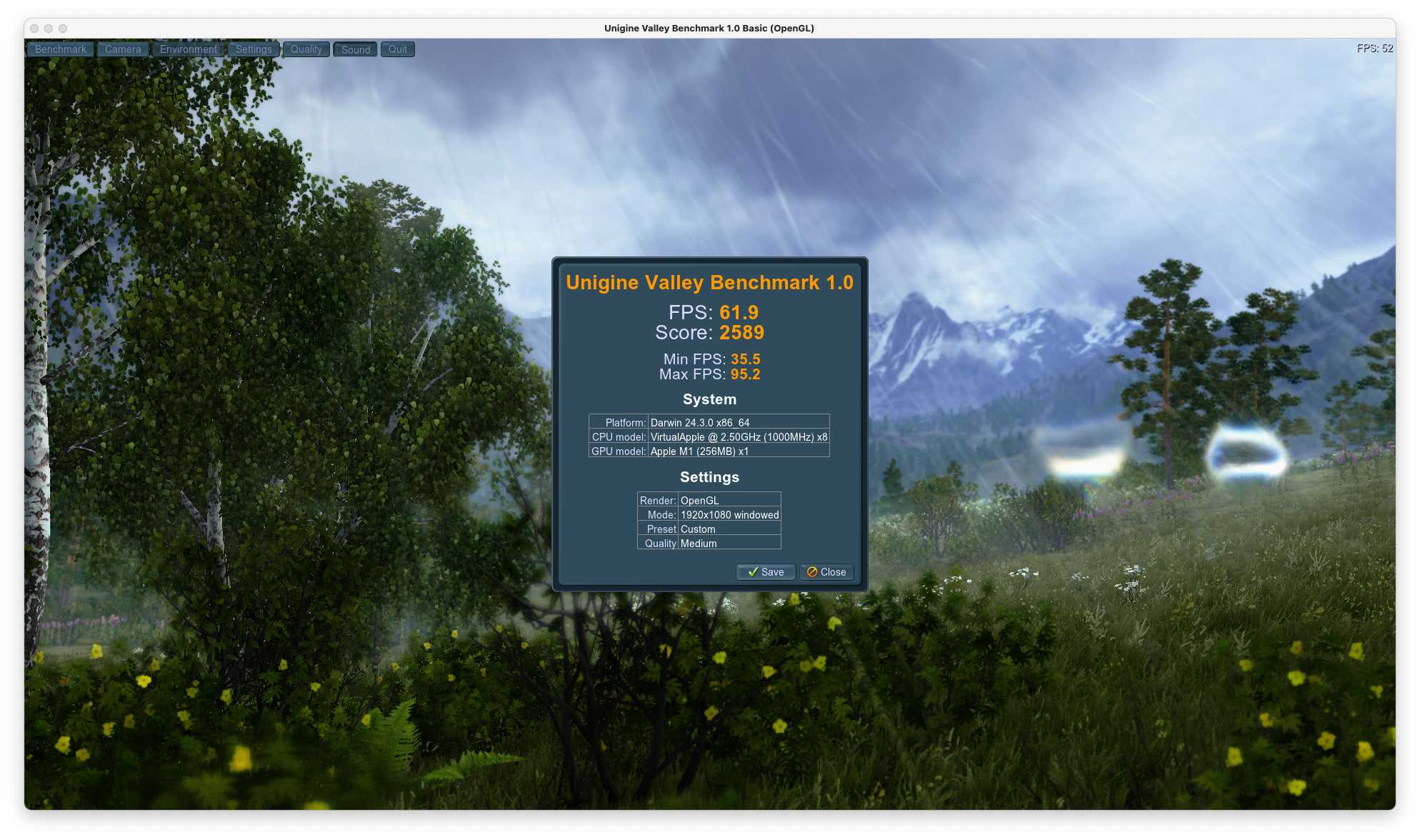The image size is (1420, 840).
Task: Open the Environment options
Action: pyautogui.click(x=189, y=49)
